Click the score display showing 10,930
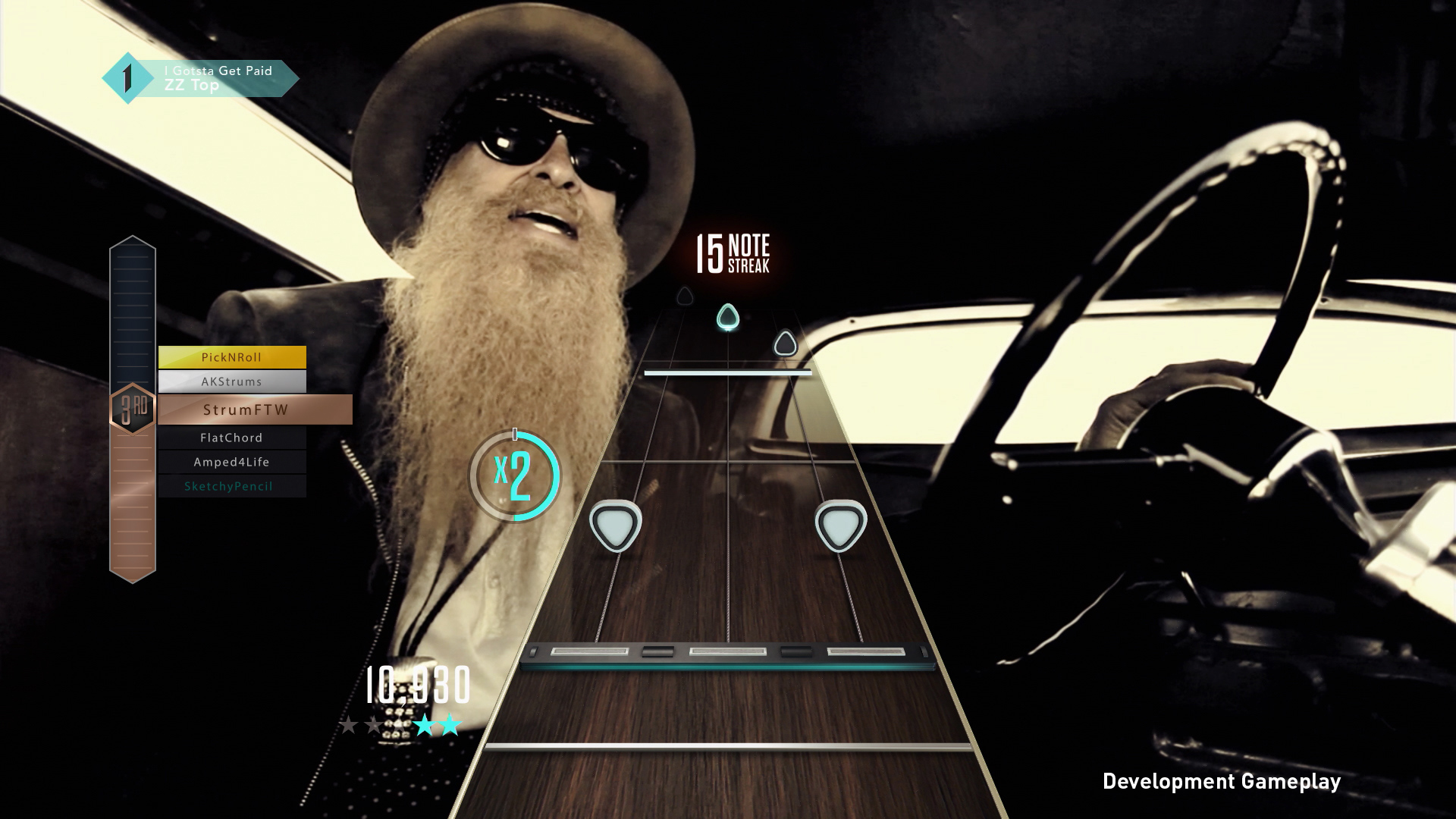The width and height of the screenshot is (1456, 819). [418, 686]
